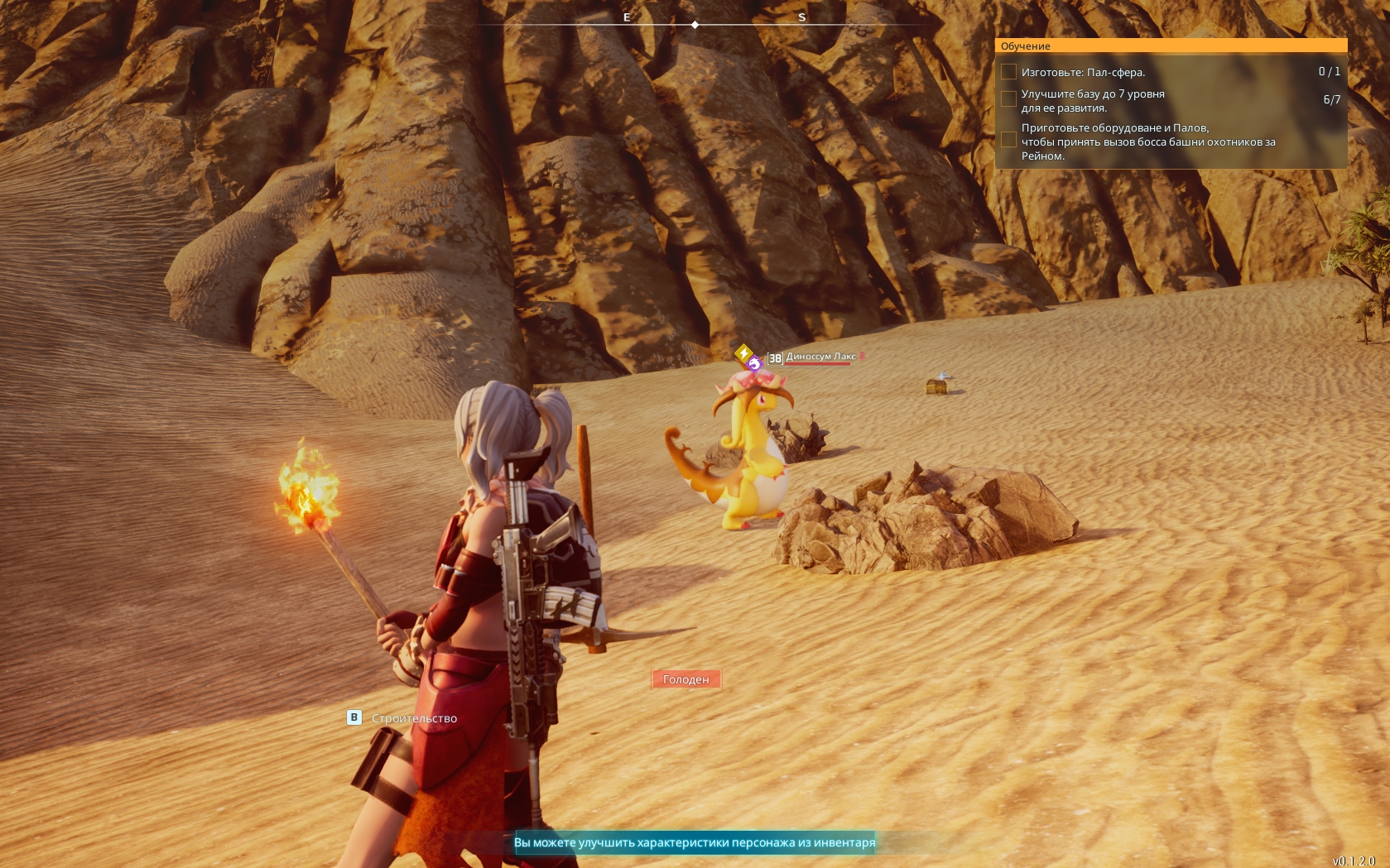Click the "Обучение" tutorial panel header

1171,46
